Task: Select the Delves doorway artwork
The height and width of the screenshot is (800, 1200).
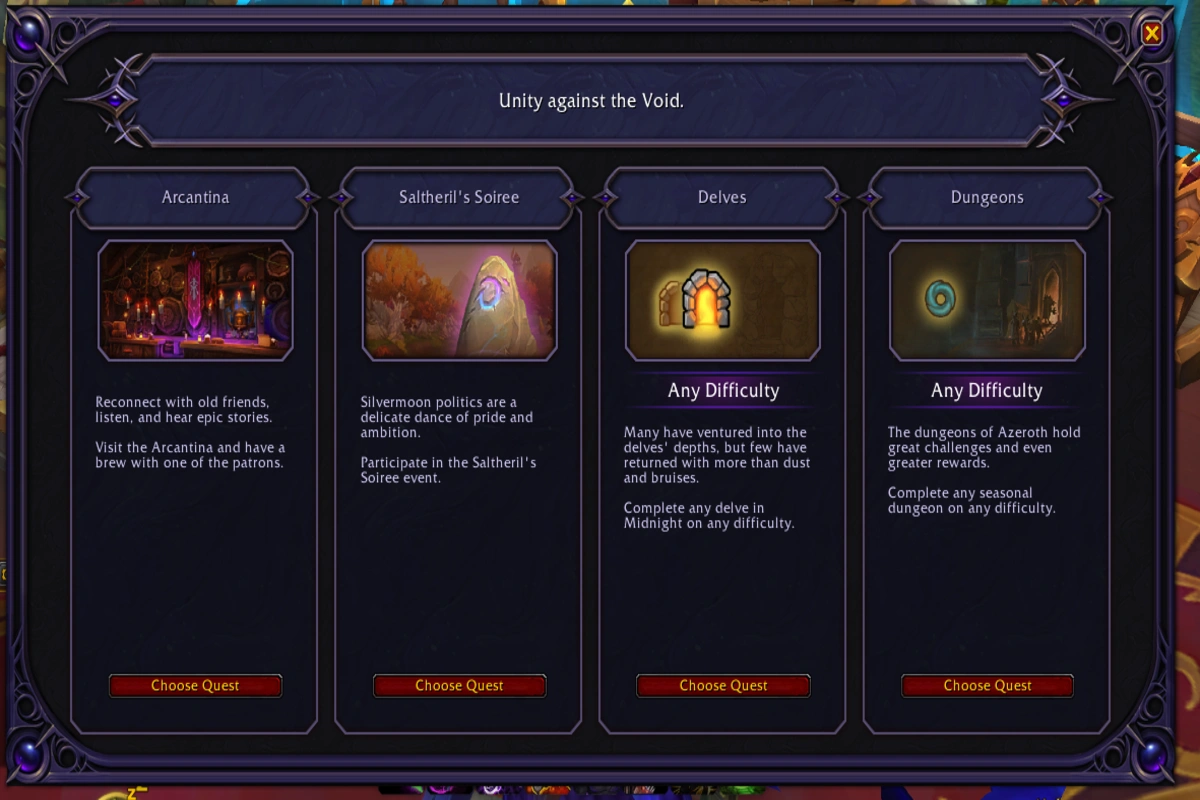Action: point(723,300)
